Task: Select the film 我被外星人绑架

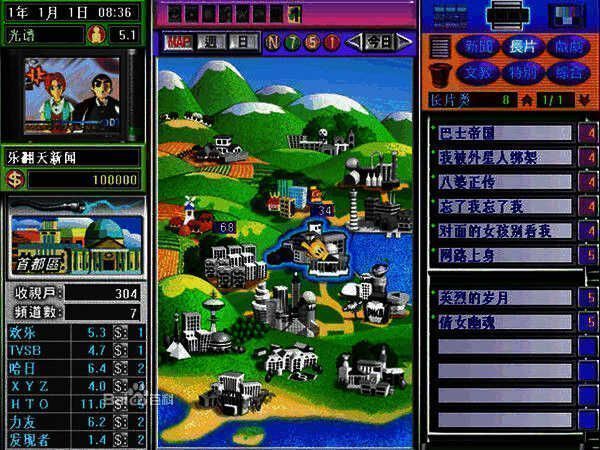Action: (505, 157)
